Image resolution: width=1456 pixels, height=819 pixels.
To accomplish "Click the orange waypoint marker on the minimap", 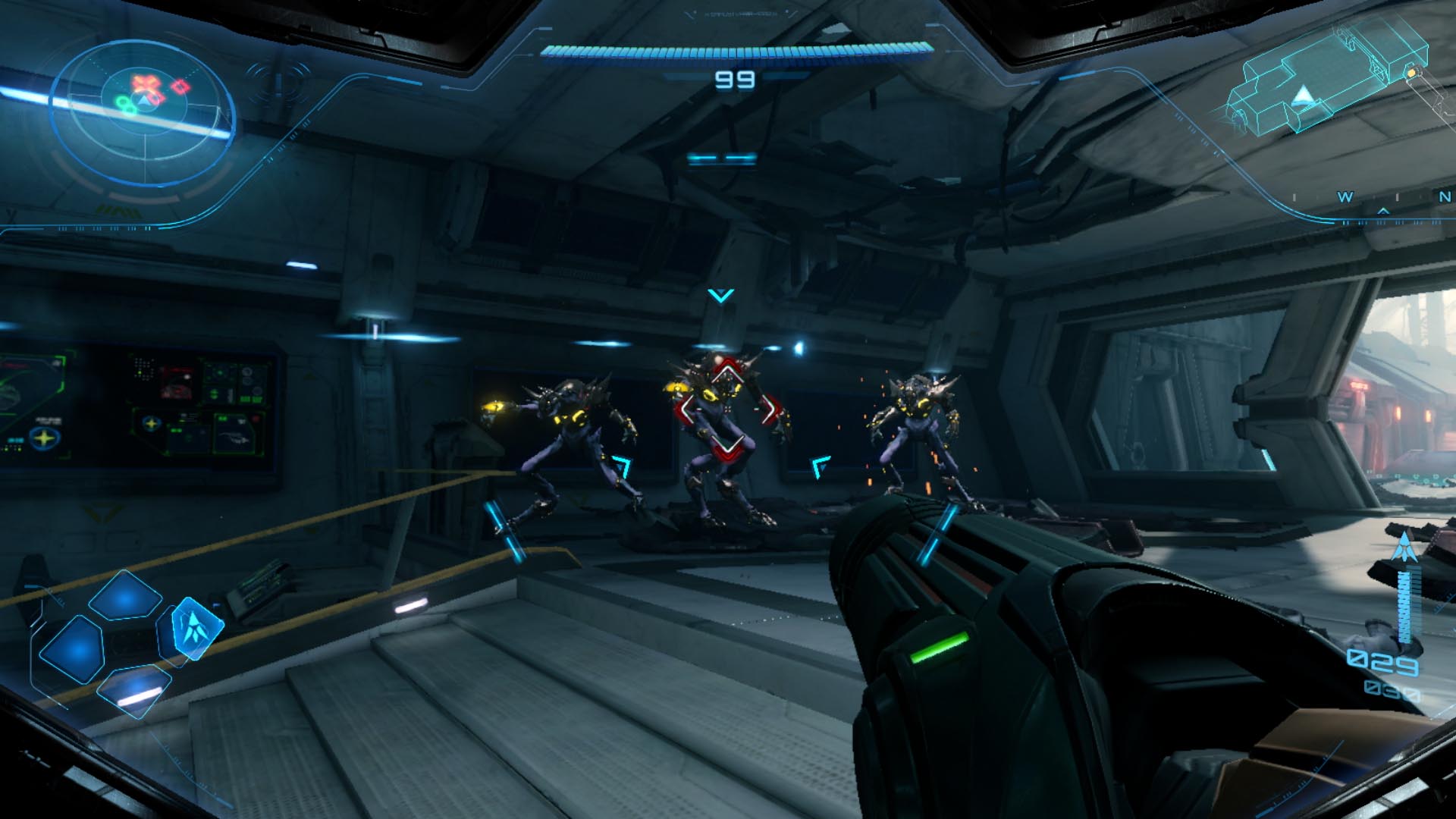I will (1411, 73).
